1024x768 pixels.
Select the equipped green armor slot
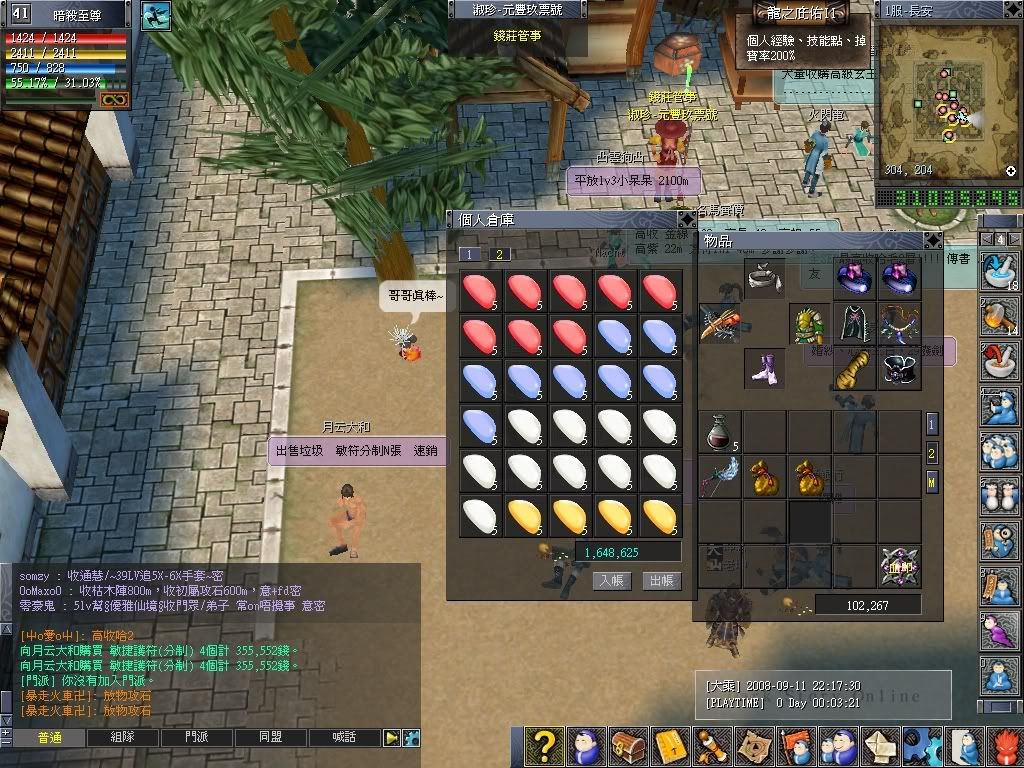(810, 324)
